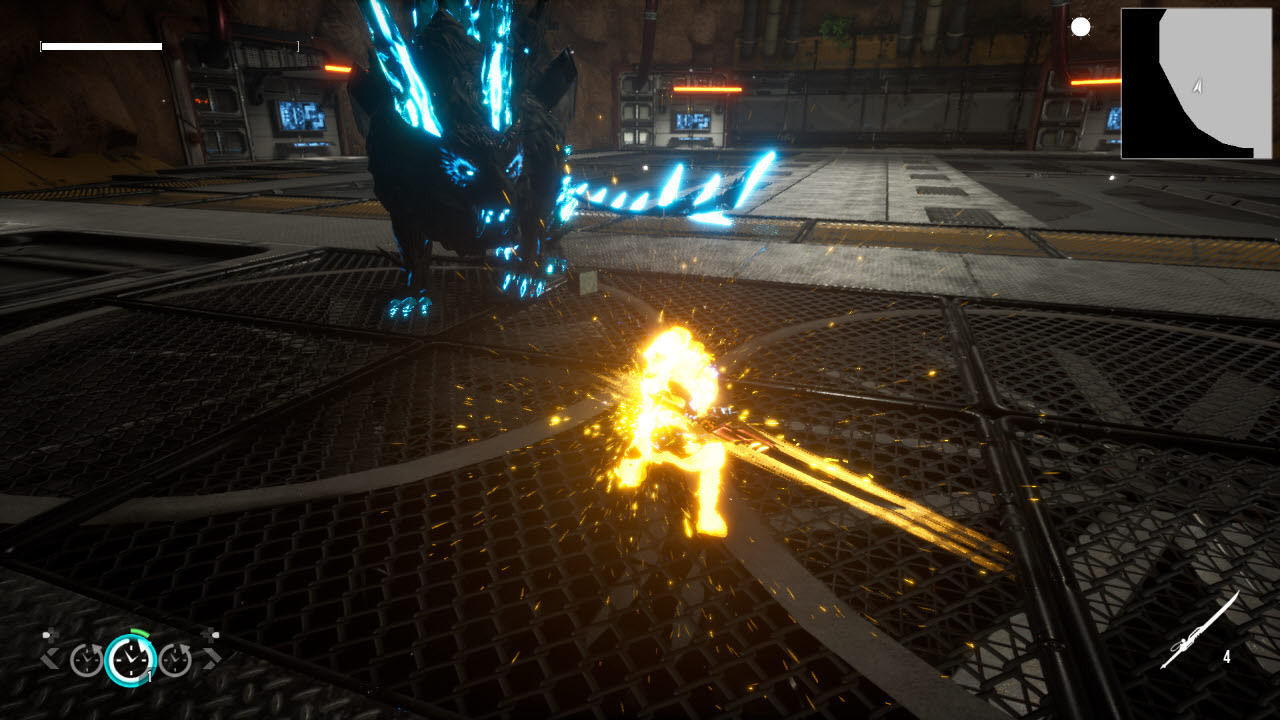Click the white orb indicator beside the minimap
The image size is (1280, 720).
(1083, 27)
